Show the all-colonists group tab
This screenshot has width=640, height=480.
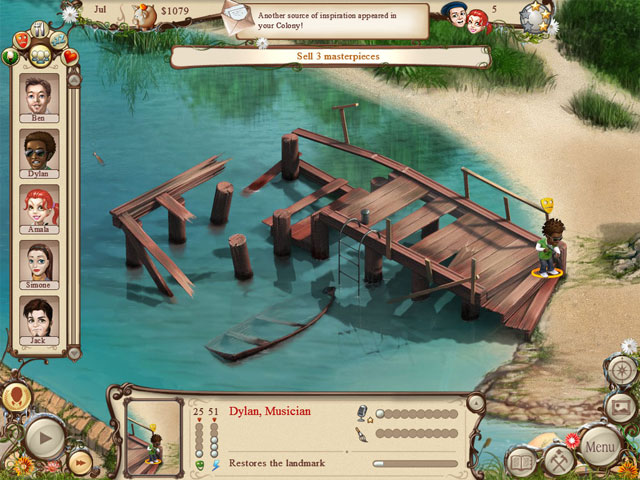40,55
